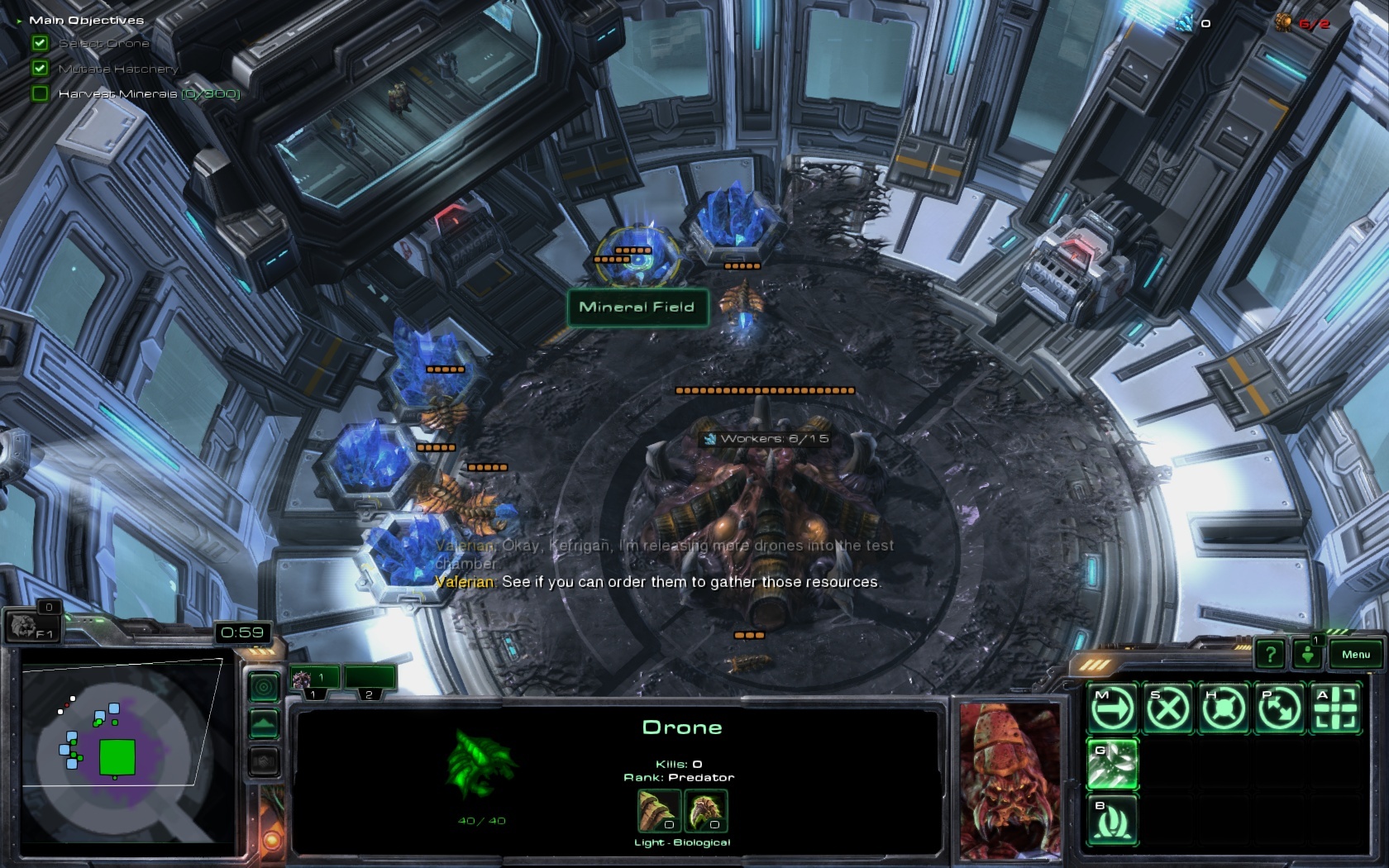Collapse the Main Objectives list
The image size is (1389, 868).
[x=19, y=21]
